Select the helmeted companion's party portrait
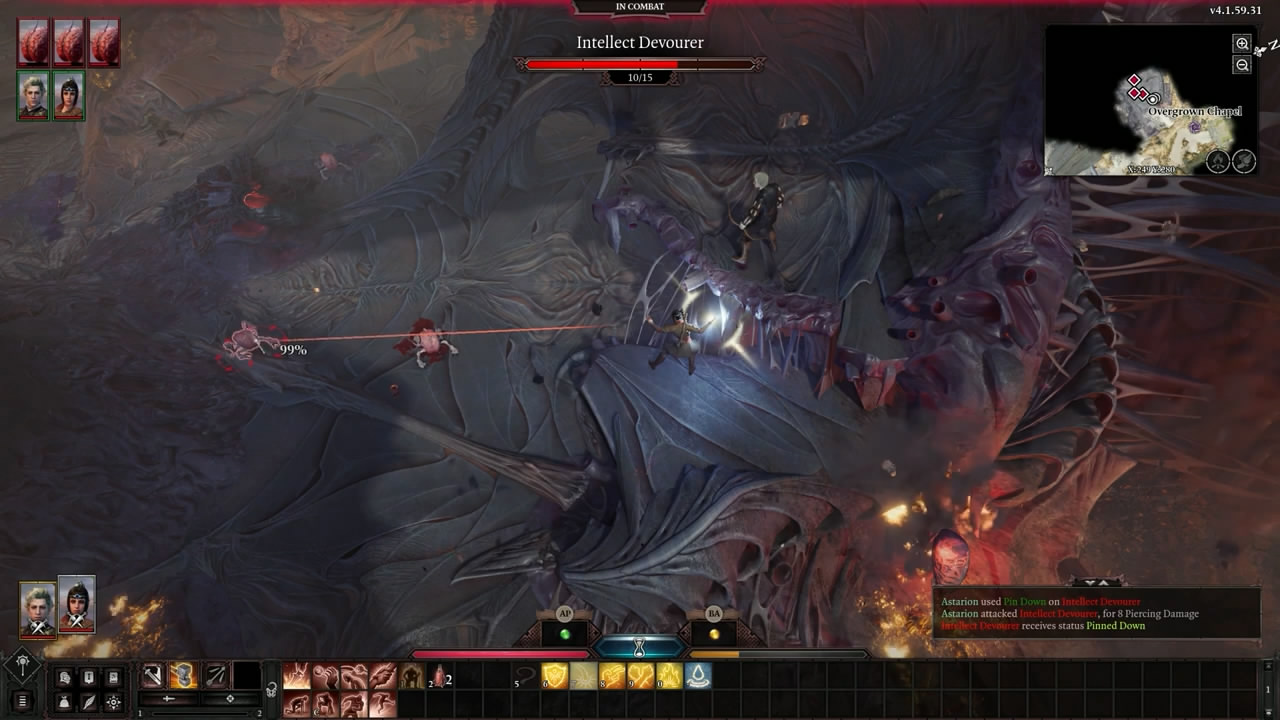The width and height of the screenshot is (1280, 720). pyautogui.click(x=77, y=604)
